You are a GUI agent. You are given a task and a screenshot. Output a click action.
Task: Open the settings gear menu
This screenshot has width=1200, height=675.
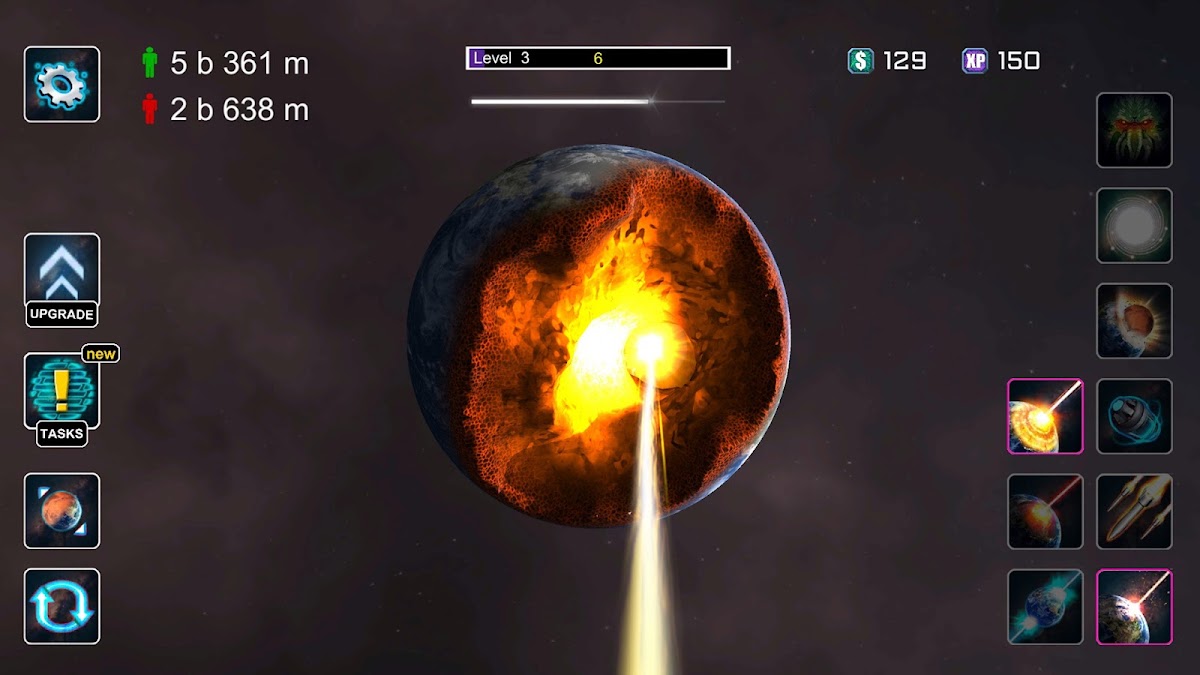point(62,85)
